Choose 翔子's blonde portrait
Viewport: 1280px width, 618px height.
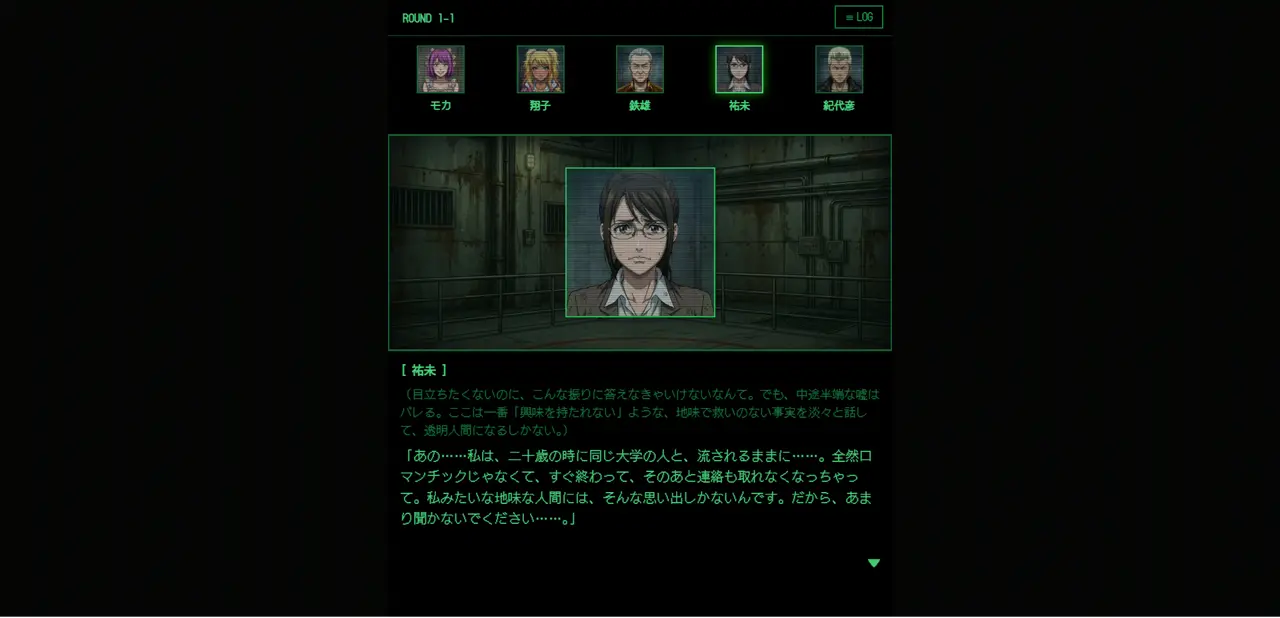pos(540,69)
